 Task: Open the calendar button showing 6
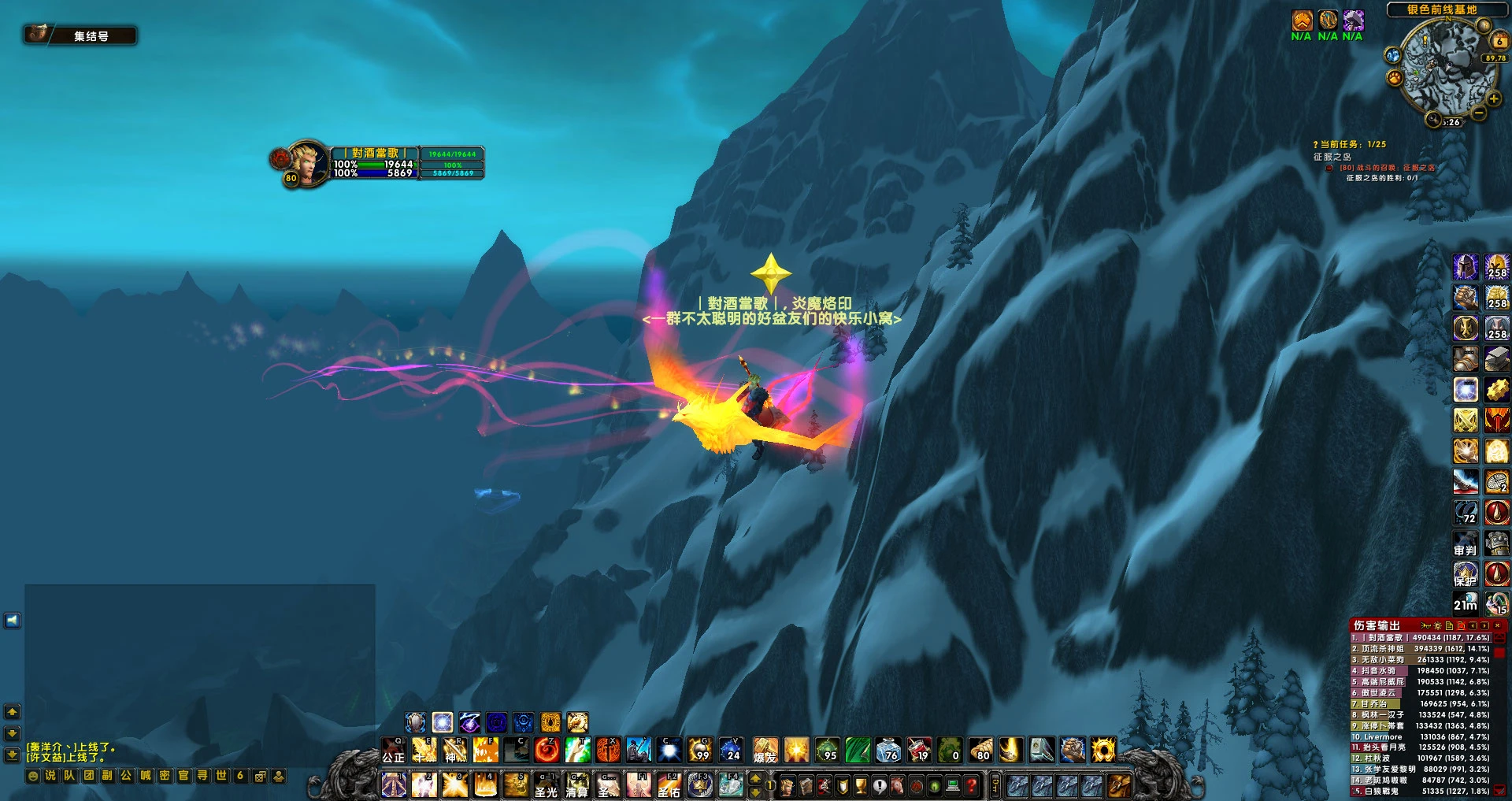(1499, 39)
